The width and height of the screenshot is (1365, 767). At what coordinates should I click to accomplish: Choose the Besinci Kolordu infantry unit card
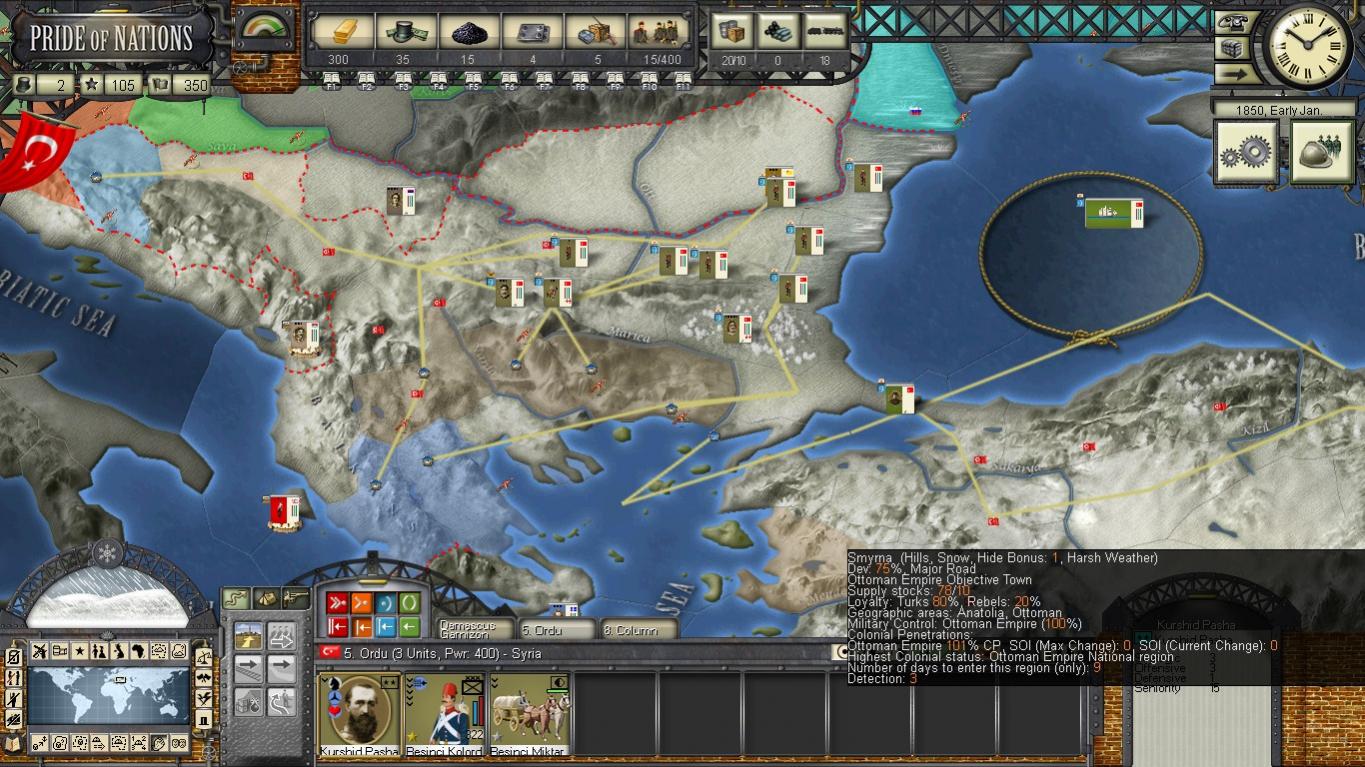pos(443,713)
